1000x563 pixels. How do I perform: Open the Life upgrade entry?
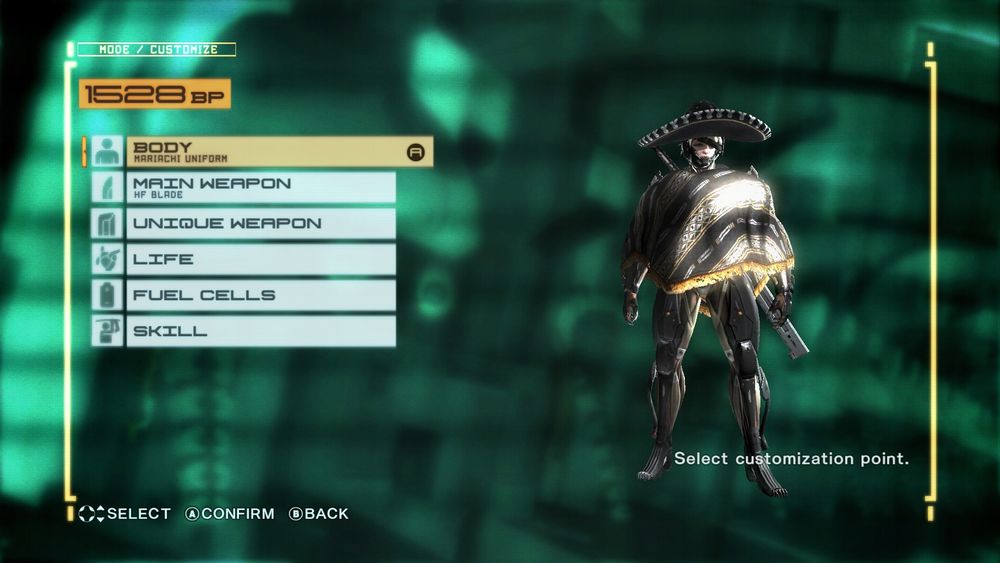pos(260,259)
